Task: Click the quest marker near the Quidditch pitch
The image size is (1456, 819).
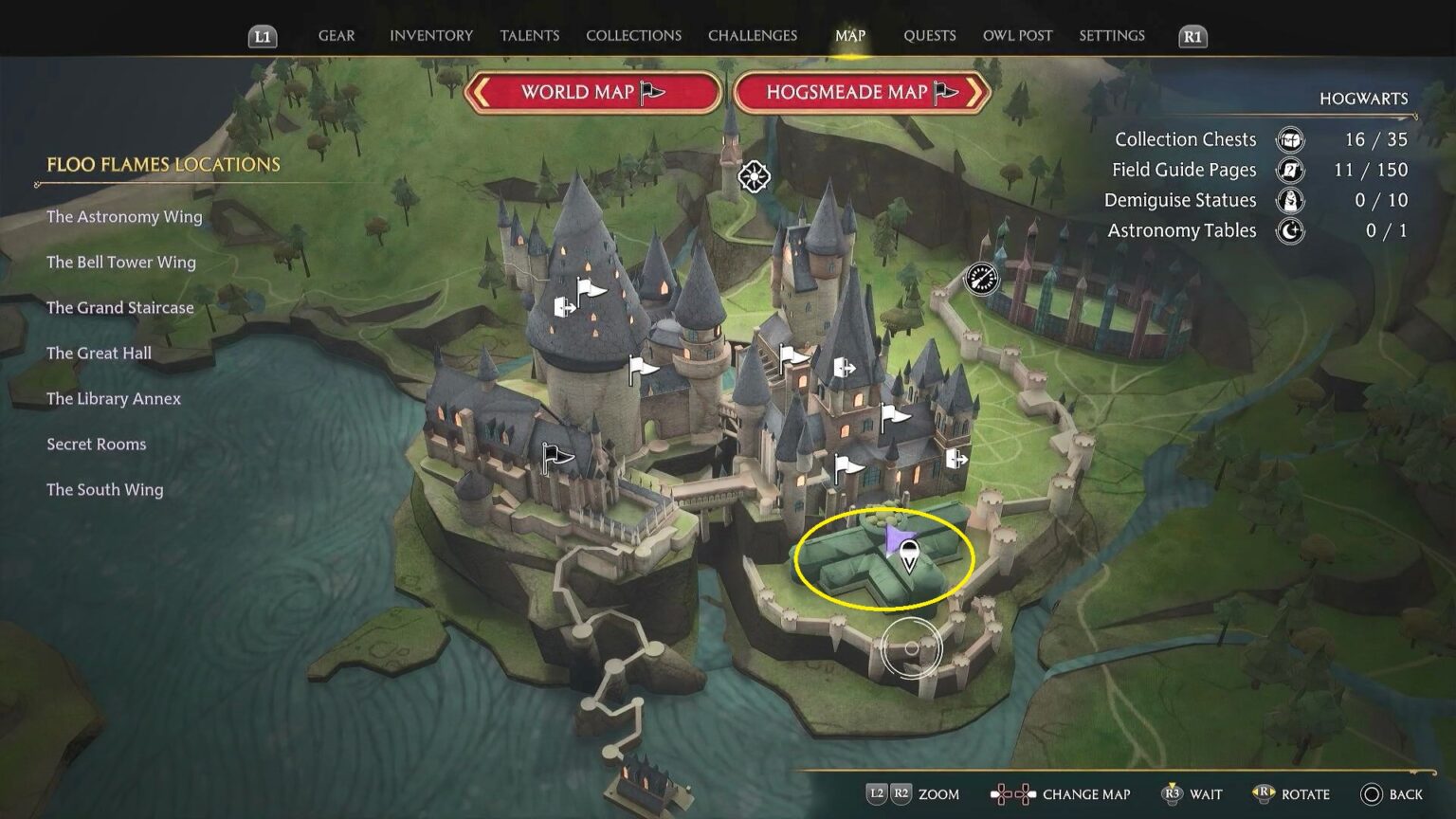Action: [981, 279]
